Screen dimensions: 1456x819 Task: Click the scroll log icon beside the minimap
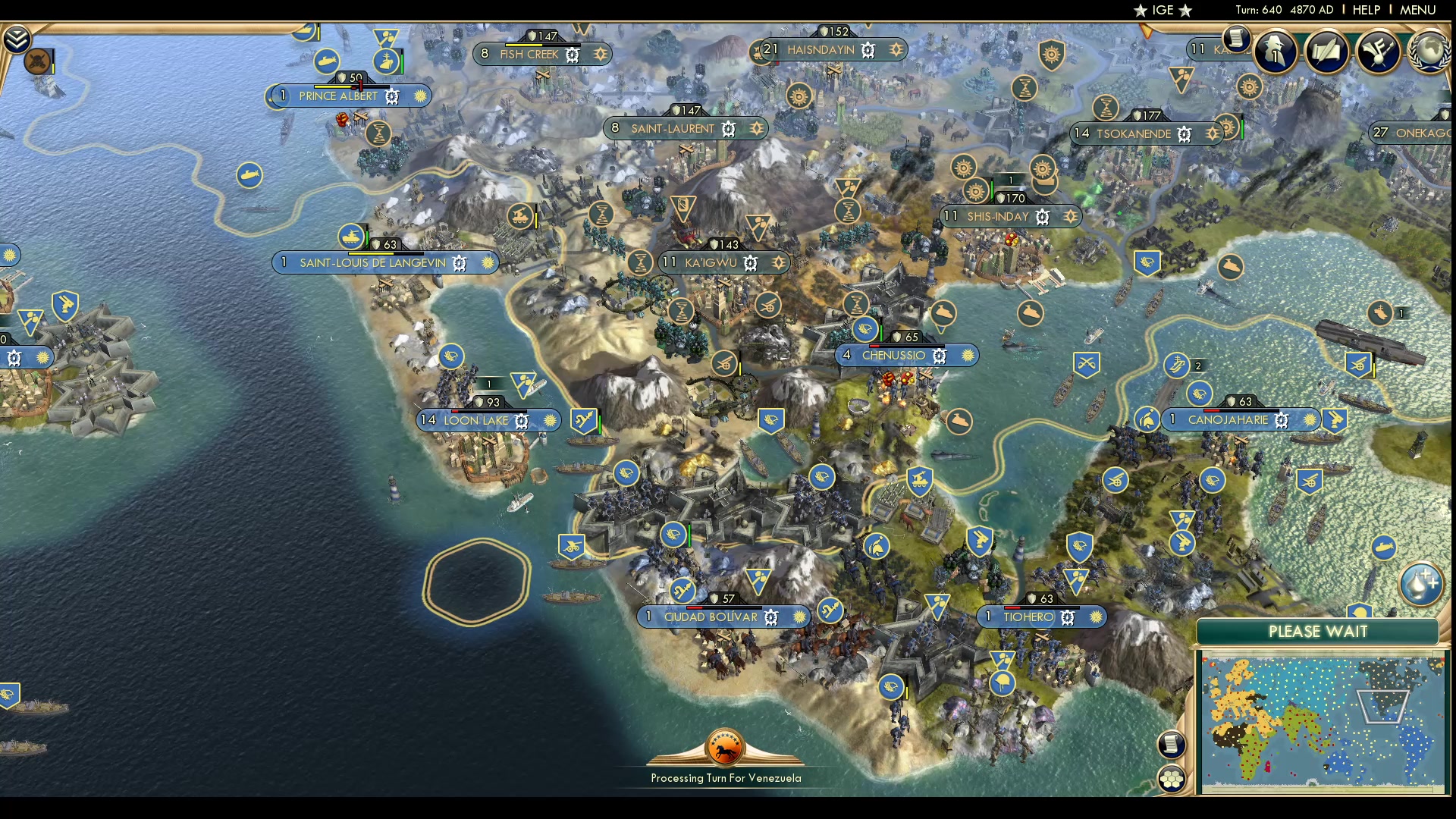[1171, 746]
